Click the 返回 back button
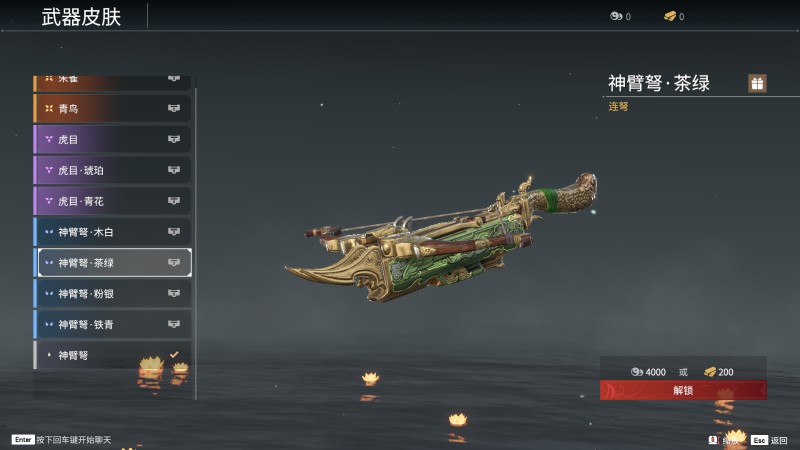The image size is (800, 450). [x=771, y=440]
